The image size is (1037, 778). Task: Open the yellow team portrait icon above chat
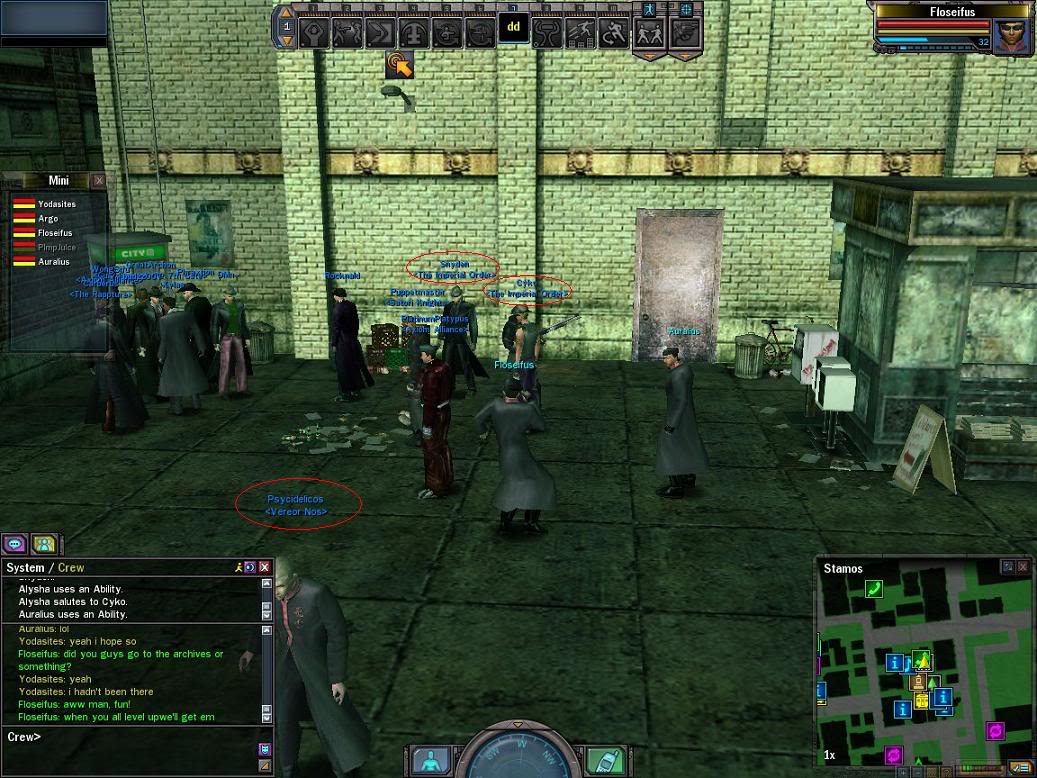[x=43, y=544]
